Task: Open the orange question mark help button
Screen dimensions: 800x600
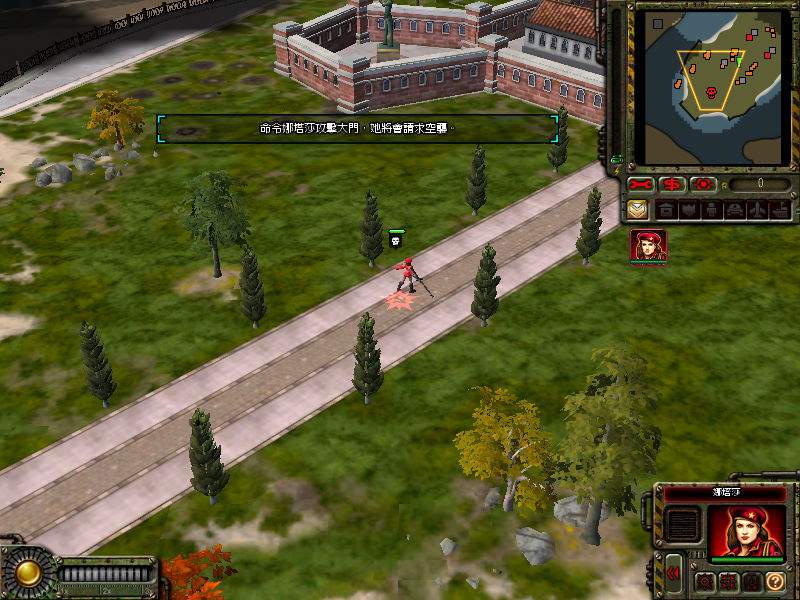Action: pos(776,581)
